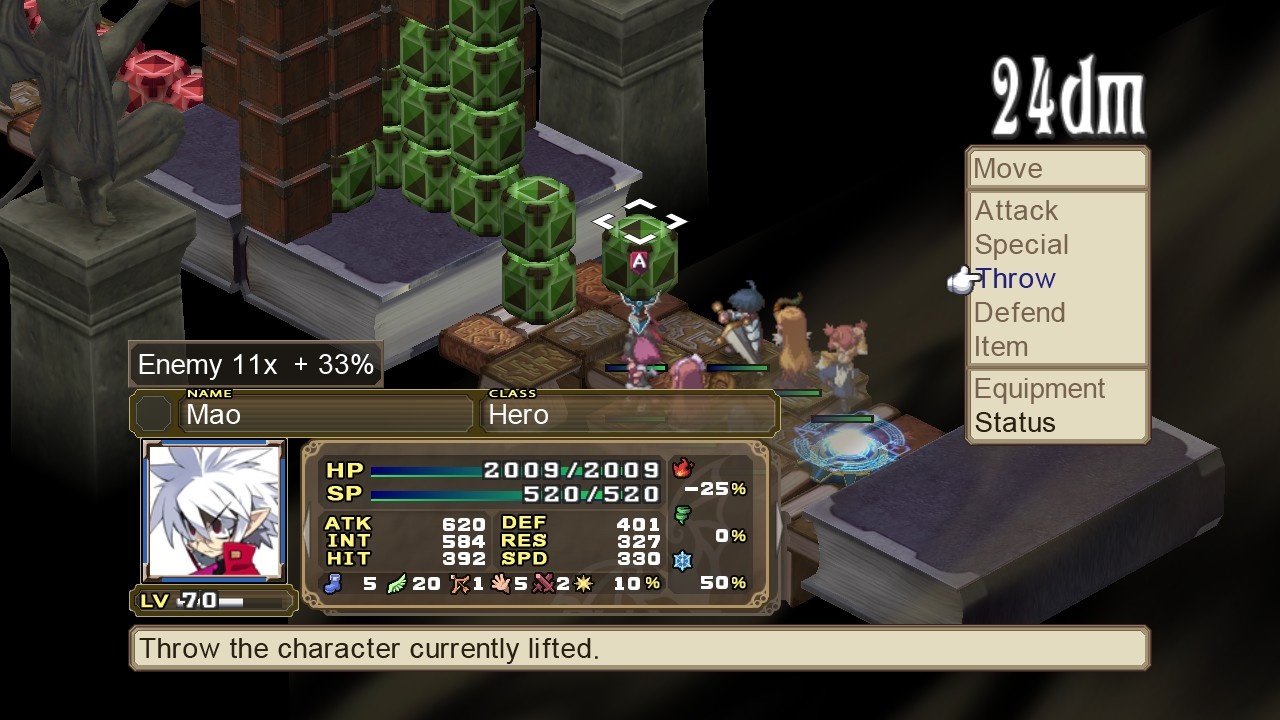
Task: Click the Special command entry
Action: 1021,245
